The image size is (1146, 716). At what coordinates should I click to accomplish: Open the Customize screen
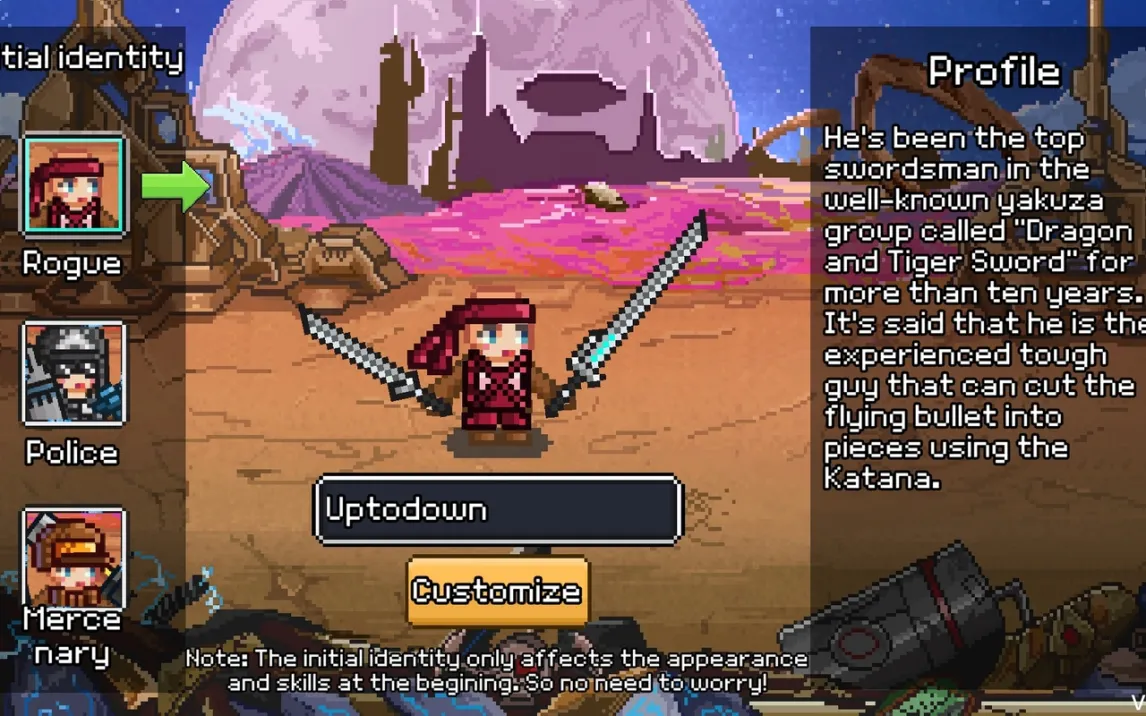point(497,591)
